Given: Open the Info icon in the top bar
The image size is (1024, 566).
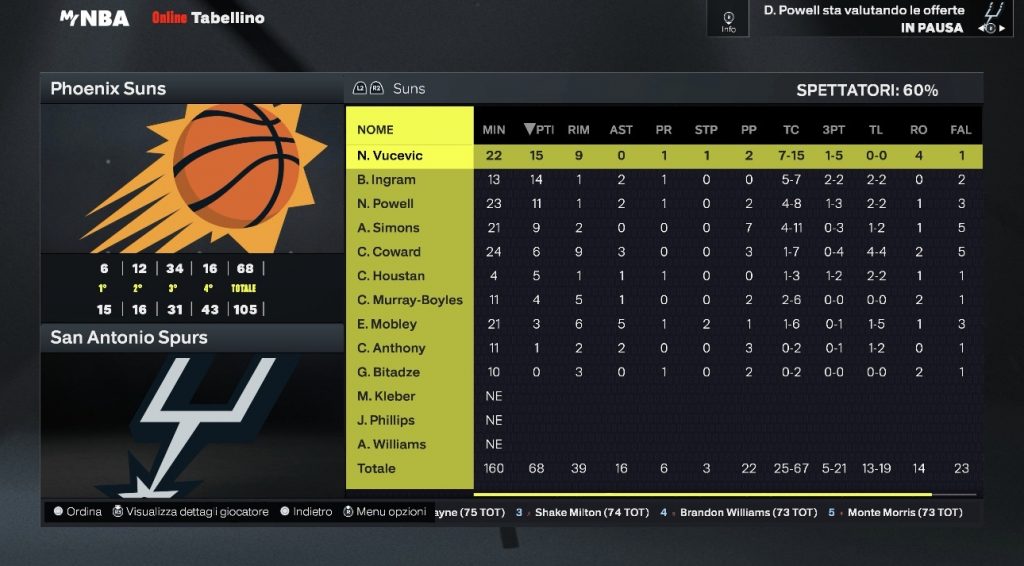Looking at the screenshot, I should (728, 20).
